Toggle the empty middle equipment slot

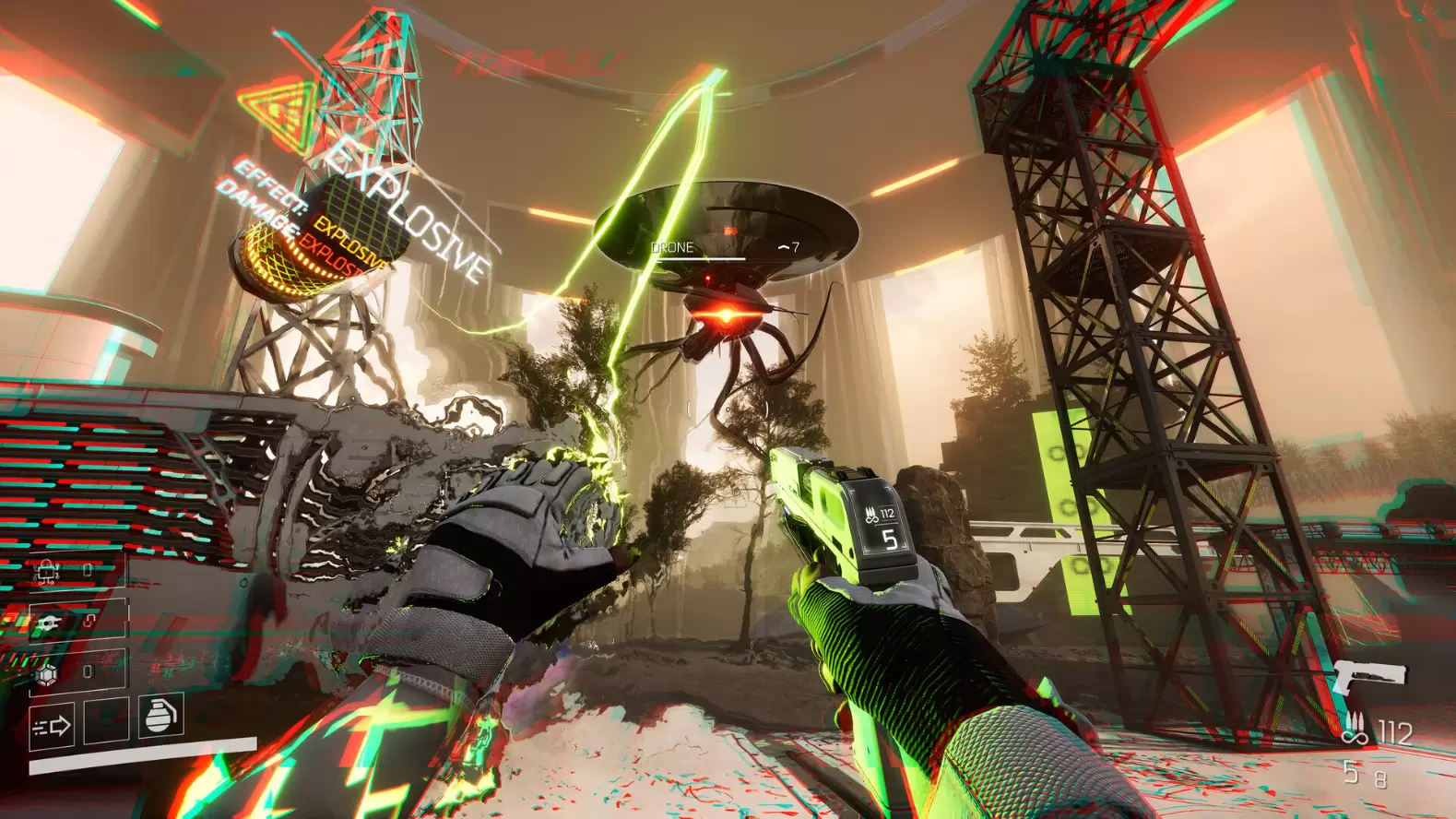click(107, 723)
